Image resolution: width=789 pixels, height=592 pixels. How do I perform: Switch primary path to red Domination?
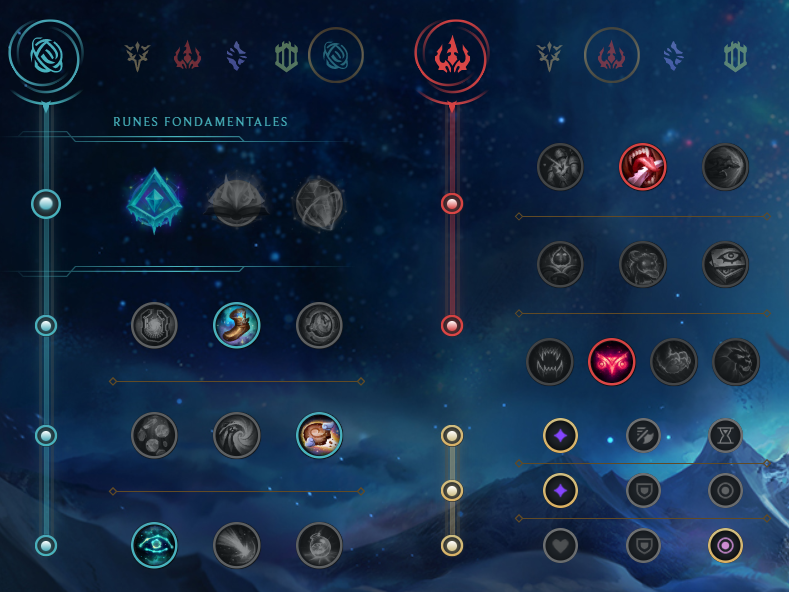[x=187, y=56]
